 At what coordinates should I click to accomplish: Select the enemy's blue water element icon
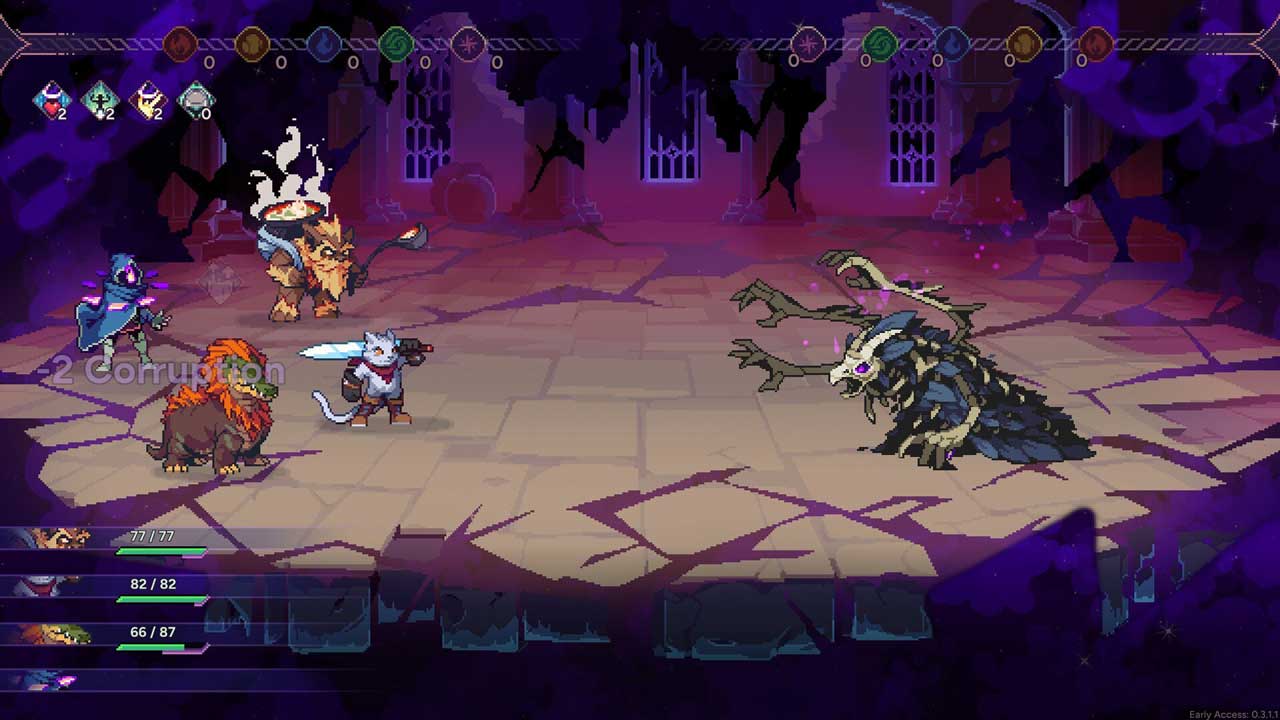[952, 45]
